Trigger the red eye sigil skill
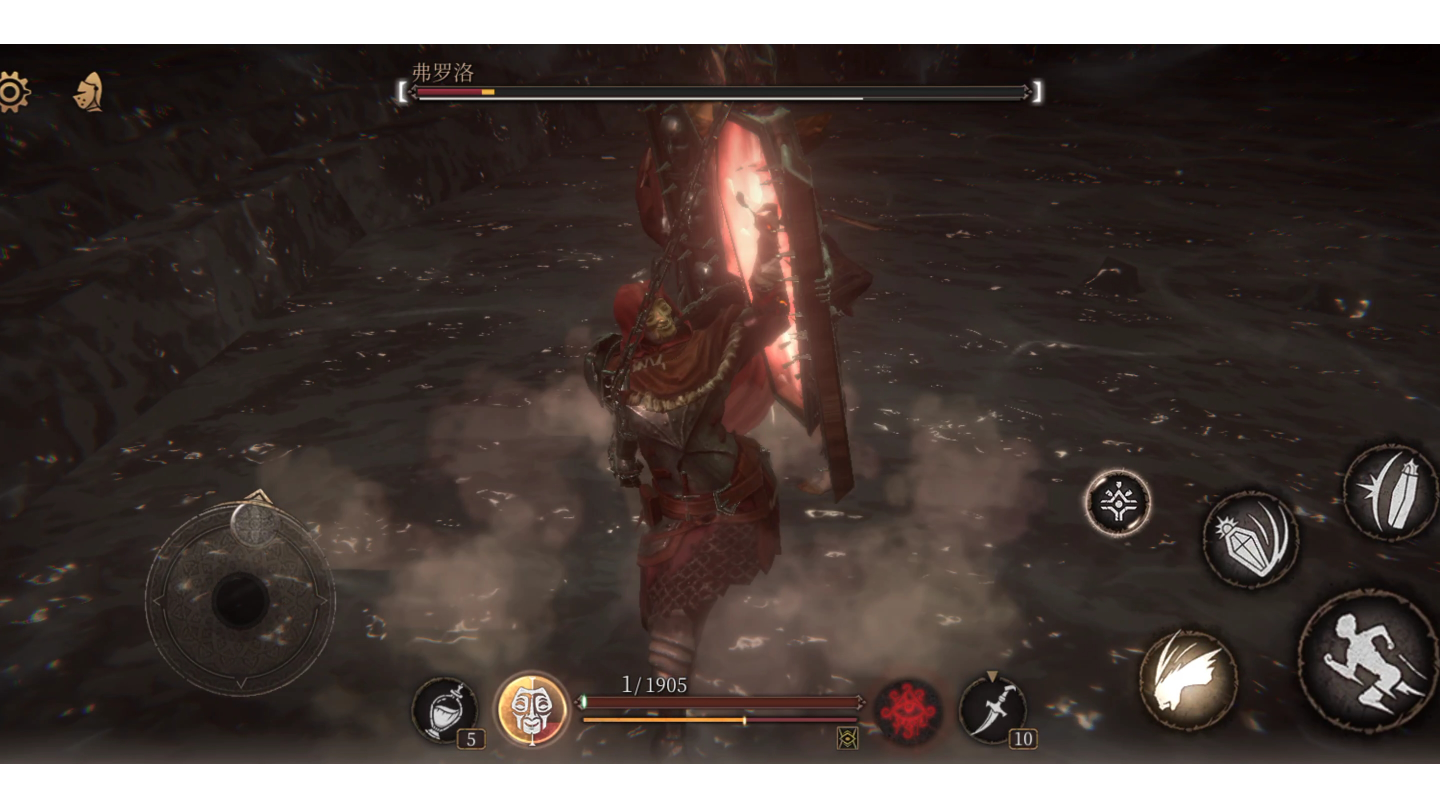 pos(908,711)
